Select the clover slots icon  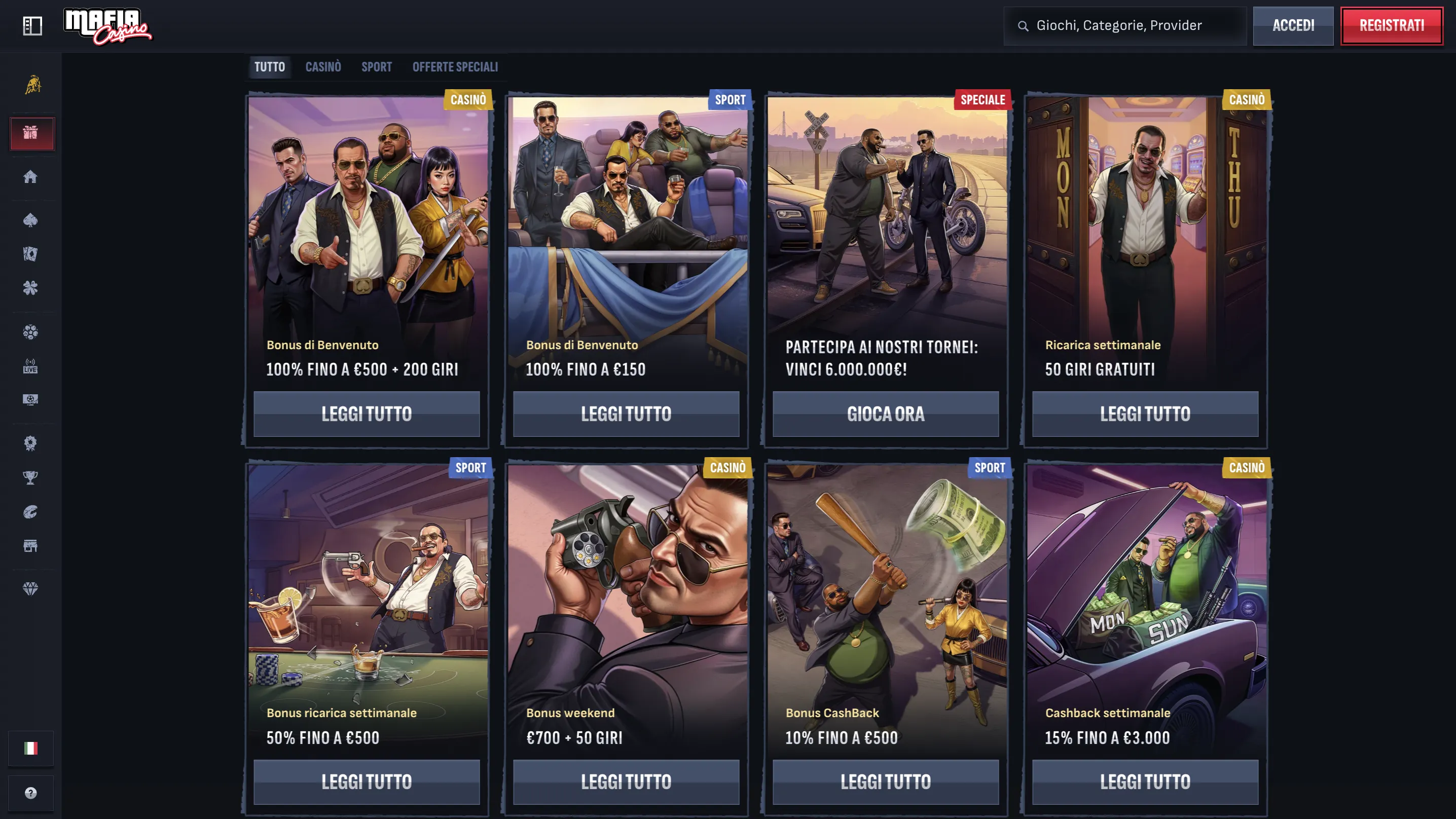[x=31, y=288]
